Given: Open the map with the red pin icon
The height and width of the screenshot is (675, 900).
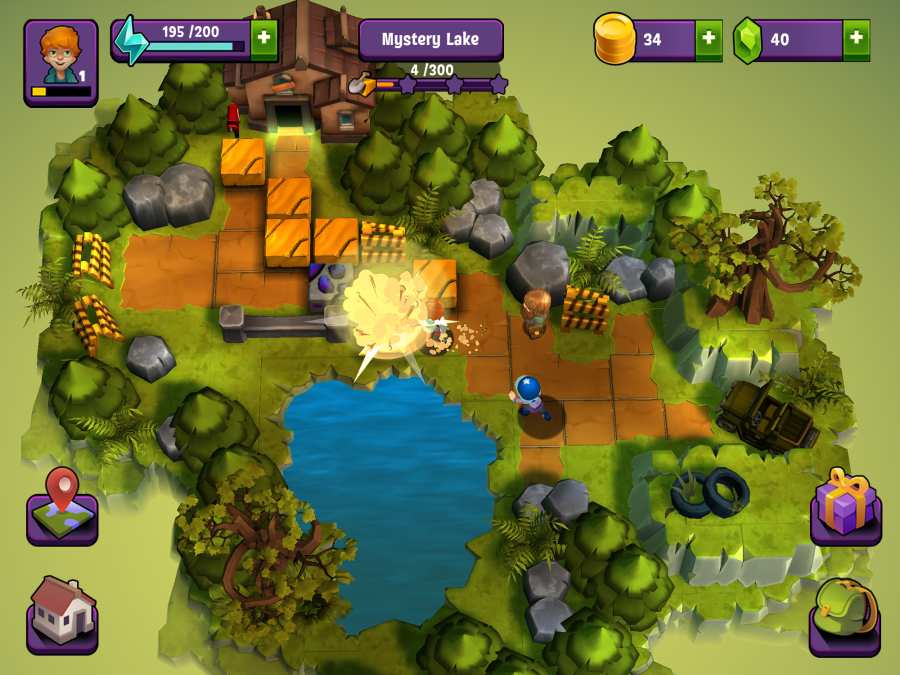Looking at the screenshot, I should (x=62, y=506).
